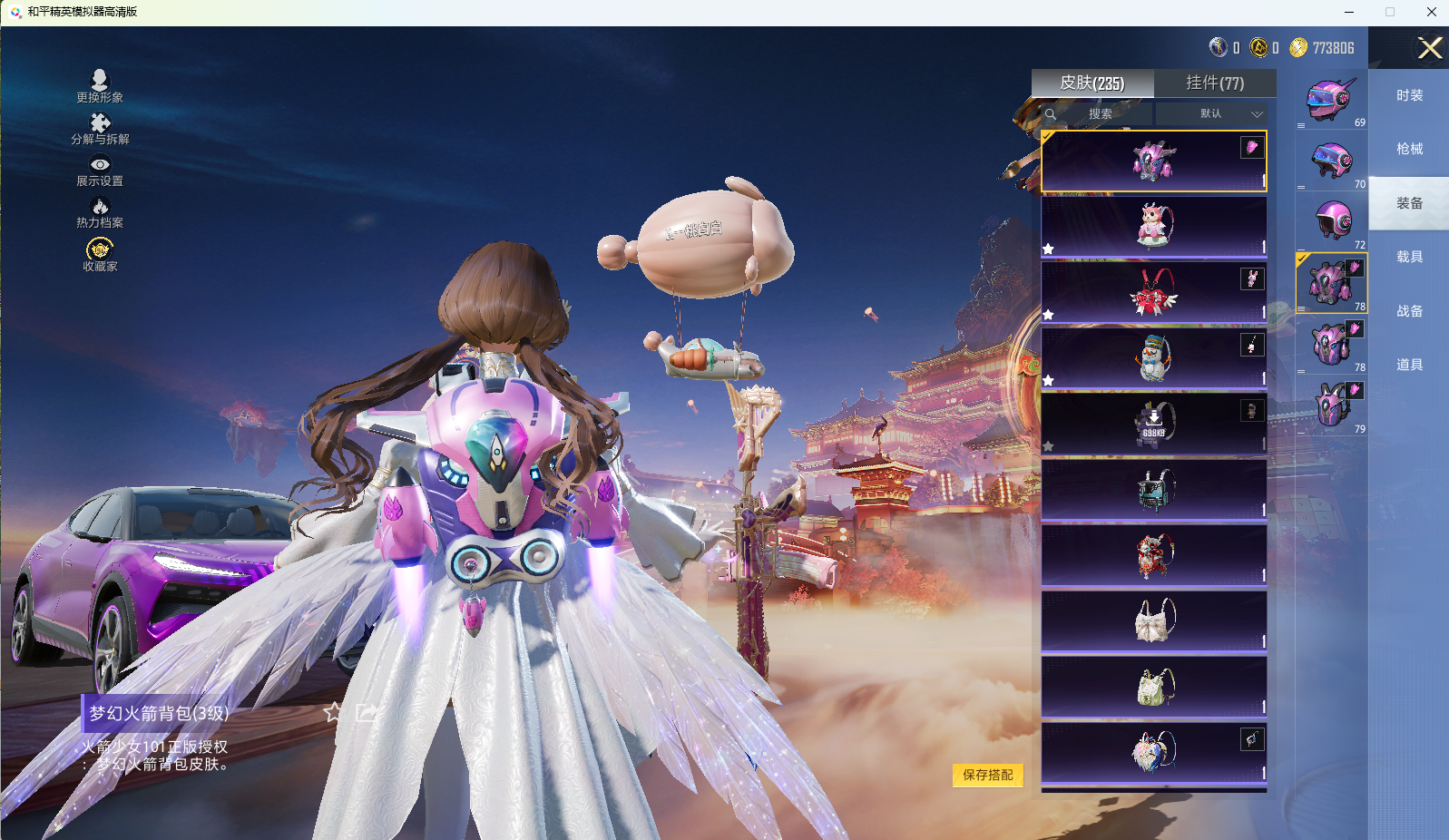
Task: Minimize the emulator window
Action: pos(1349,12)
